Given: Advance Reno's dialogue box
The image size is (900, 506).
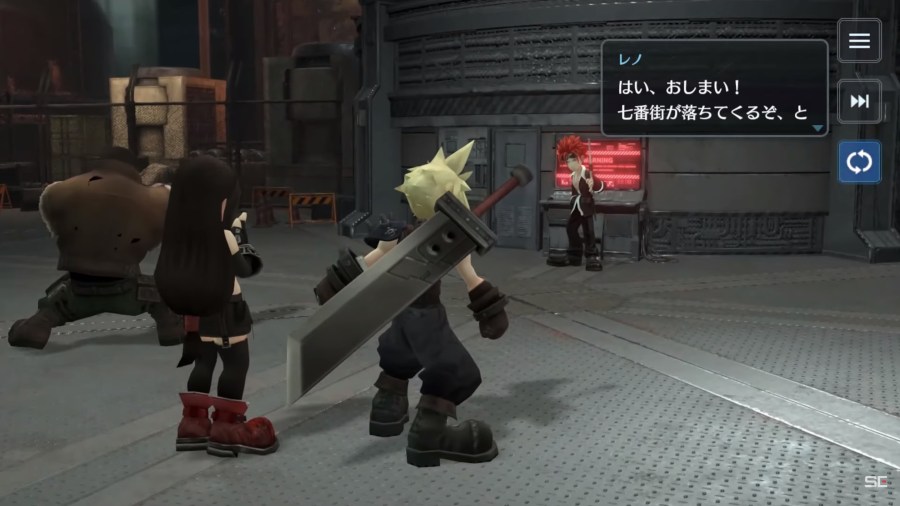Looking at the screenshot, I should 714,88.
